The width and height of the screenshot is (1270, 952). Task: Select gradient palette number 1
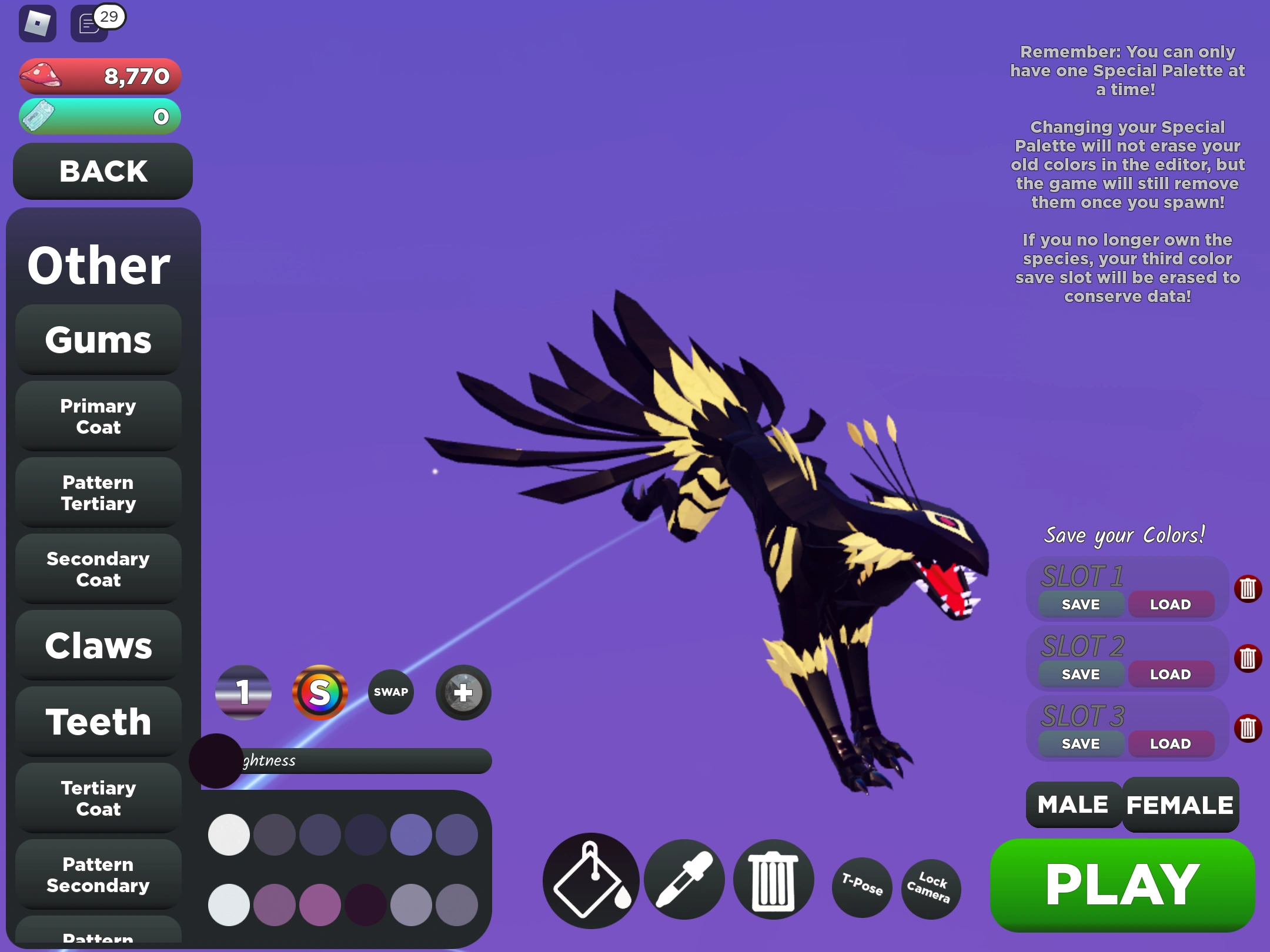(243, 692)
